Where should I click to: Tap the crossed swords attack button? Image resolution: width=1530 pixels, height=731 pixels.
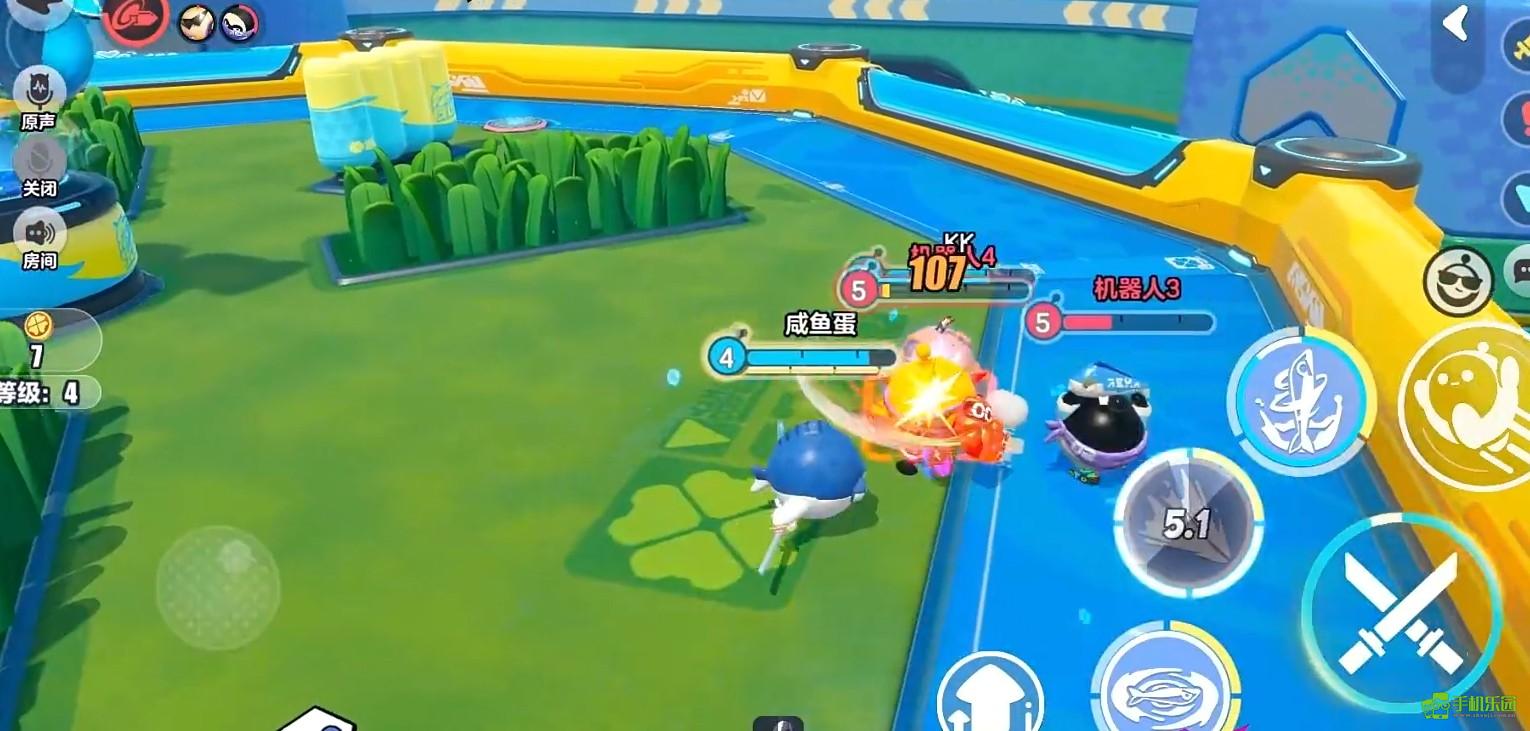coord(1400,612)
